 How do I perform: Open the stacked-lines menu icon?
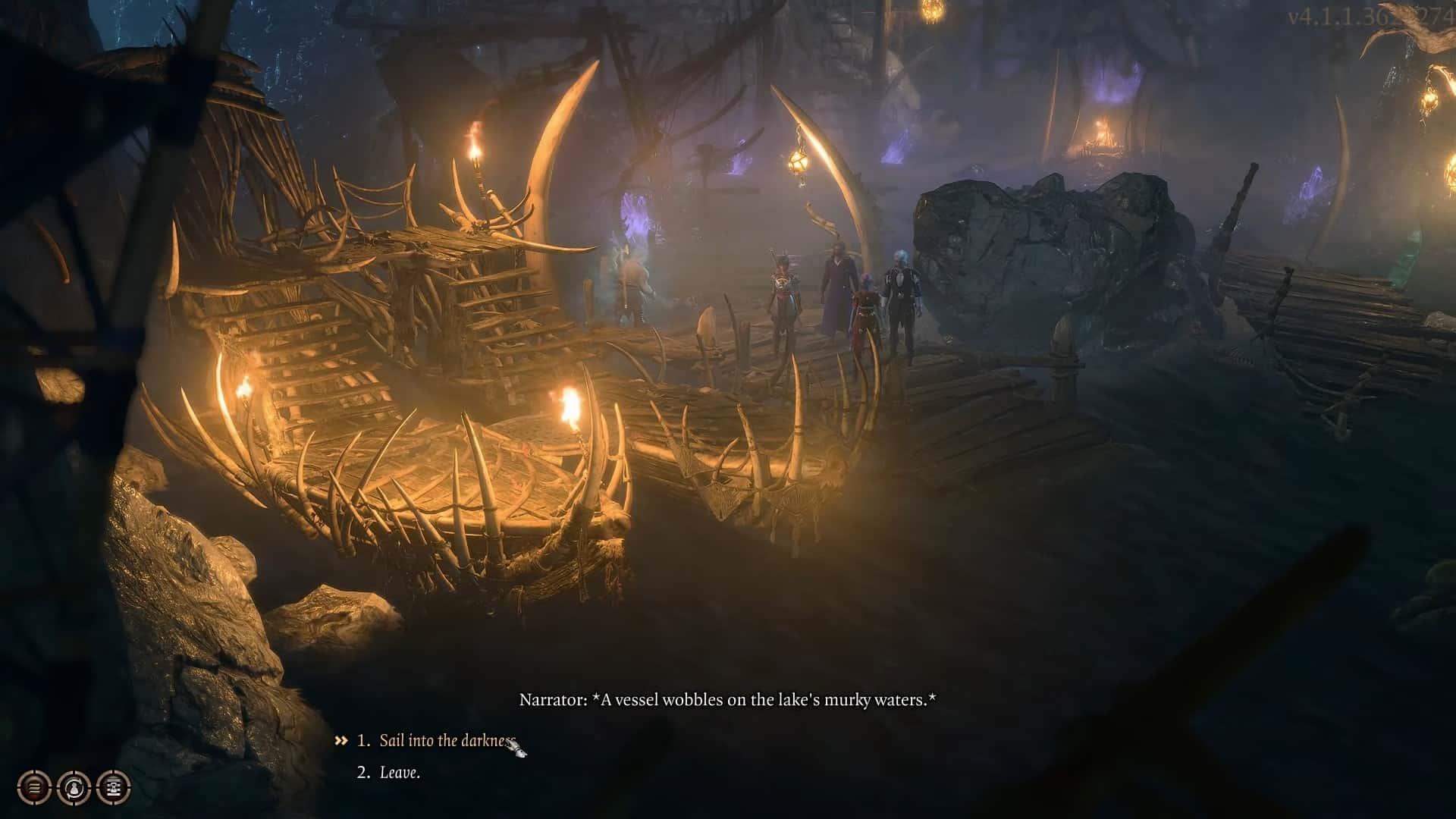[x=34, y=788]
